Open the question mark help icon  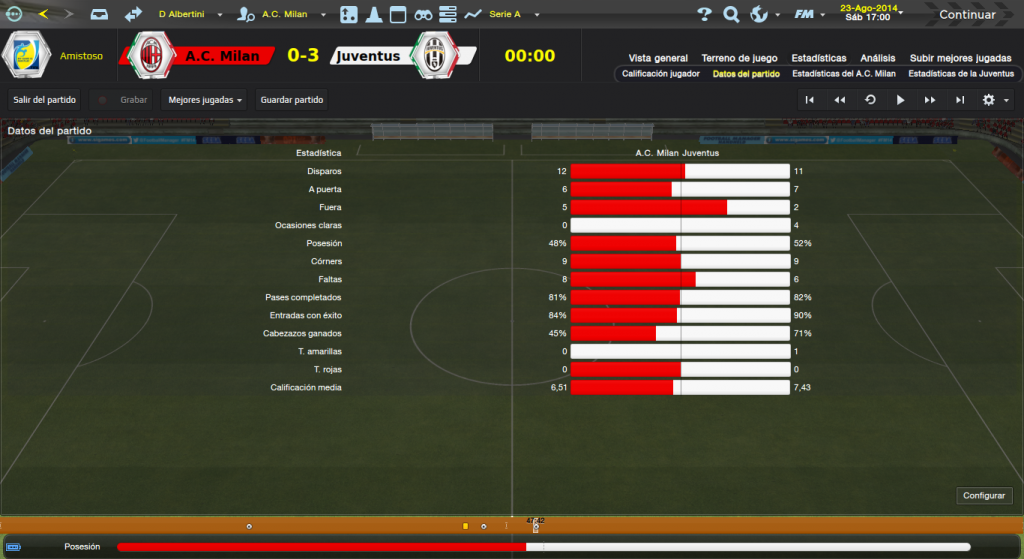tap(704, 14)
